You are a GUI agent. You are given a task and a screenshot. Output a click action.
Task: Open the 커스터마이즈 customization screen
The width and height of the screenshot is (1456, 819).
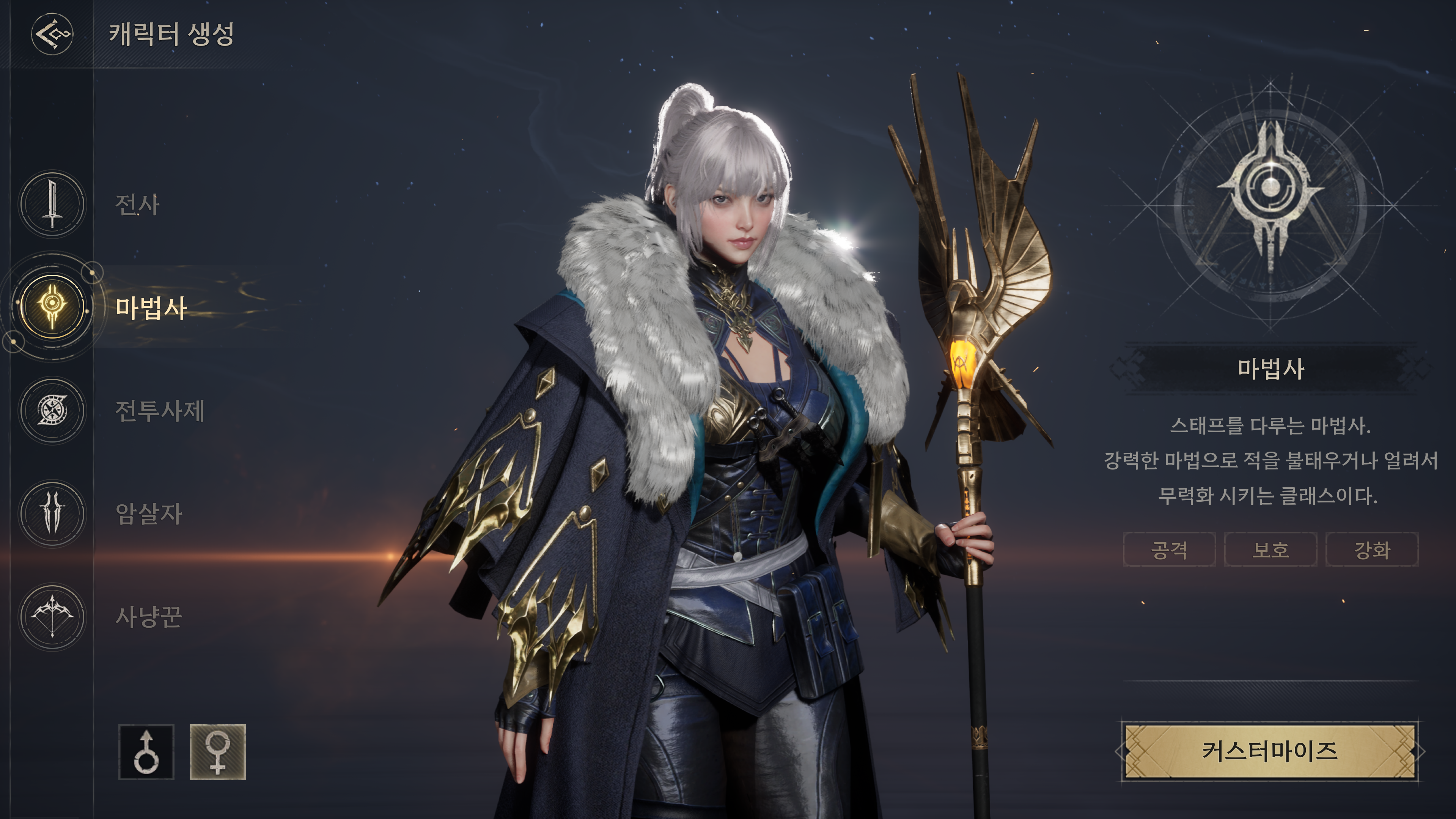[x=1269, y=751]
